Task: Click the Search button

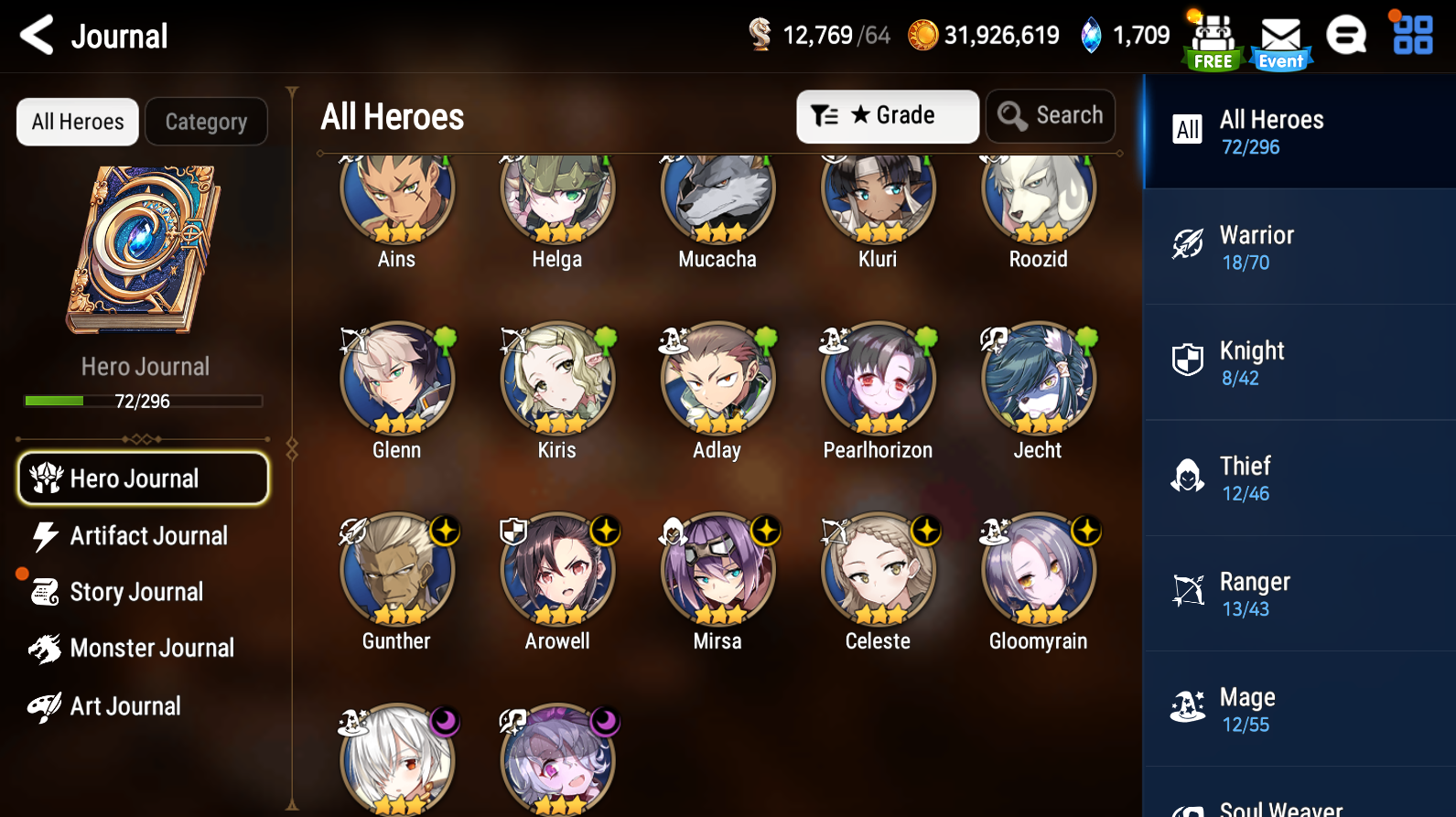Action: coord(1050,115)
